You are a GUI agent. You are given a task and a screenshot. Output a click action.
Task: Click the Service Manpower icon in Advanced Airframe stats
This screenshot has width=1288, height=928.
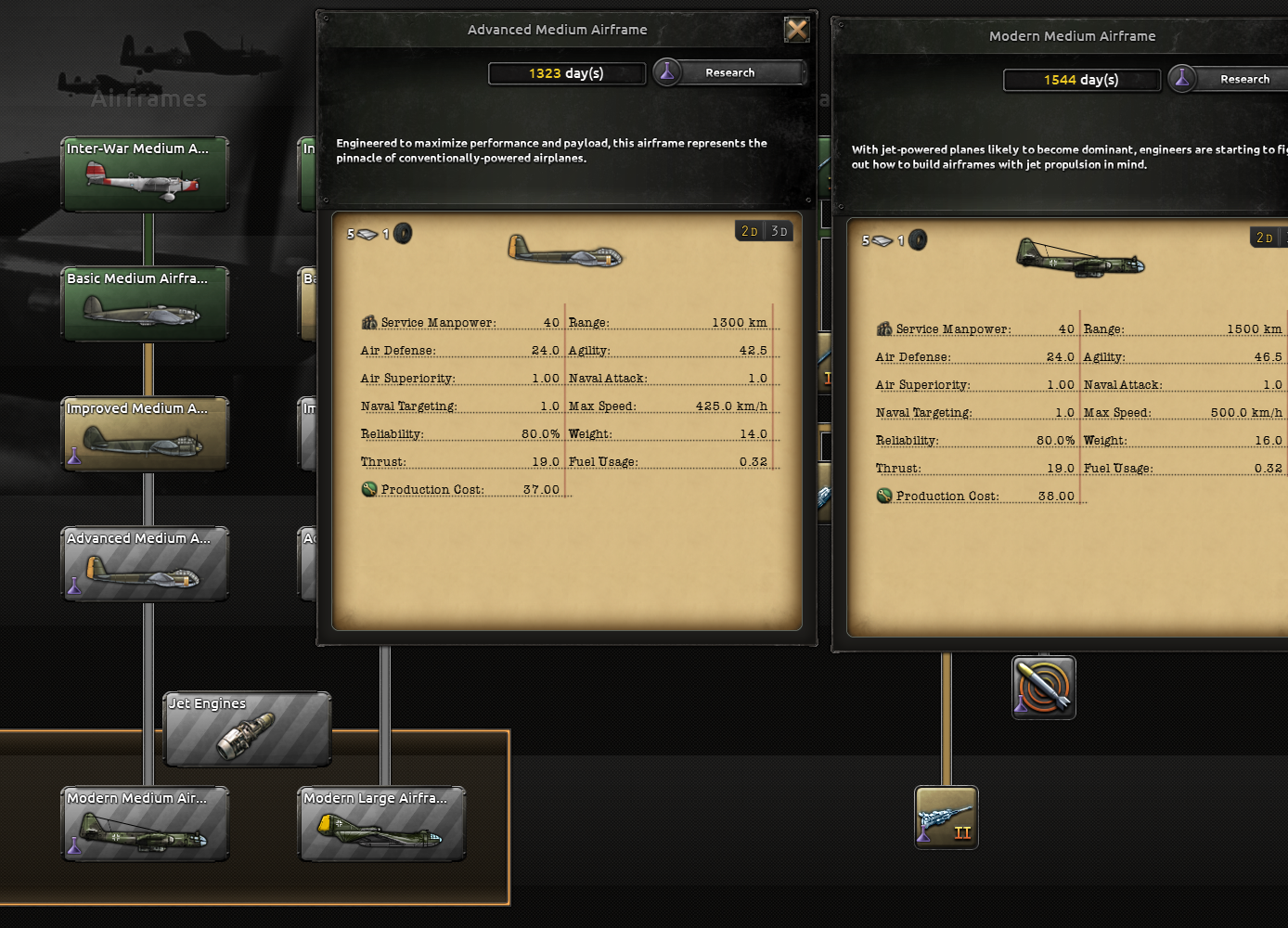tap(368, 321)
